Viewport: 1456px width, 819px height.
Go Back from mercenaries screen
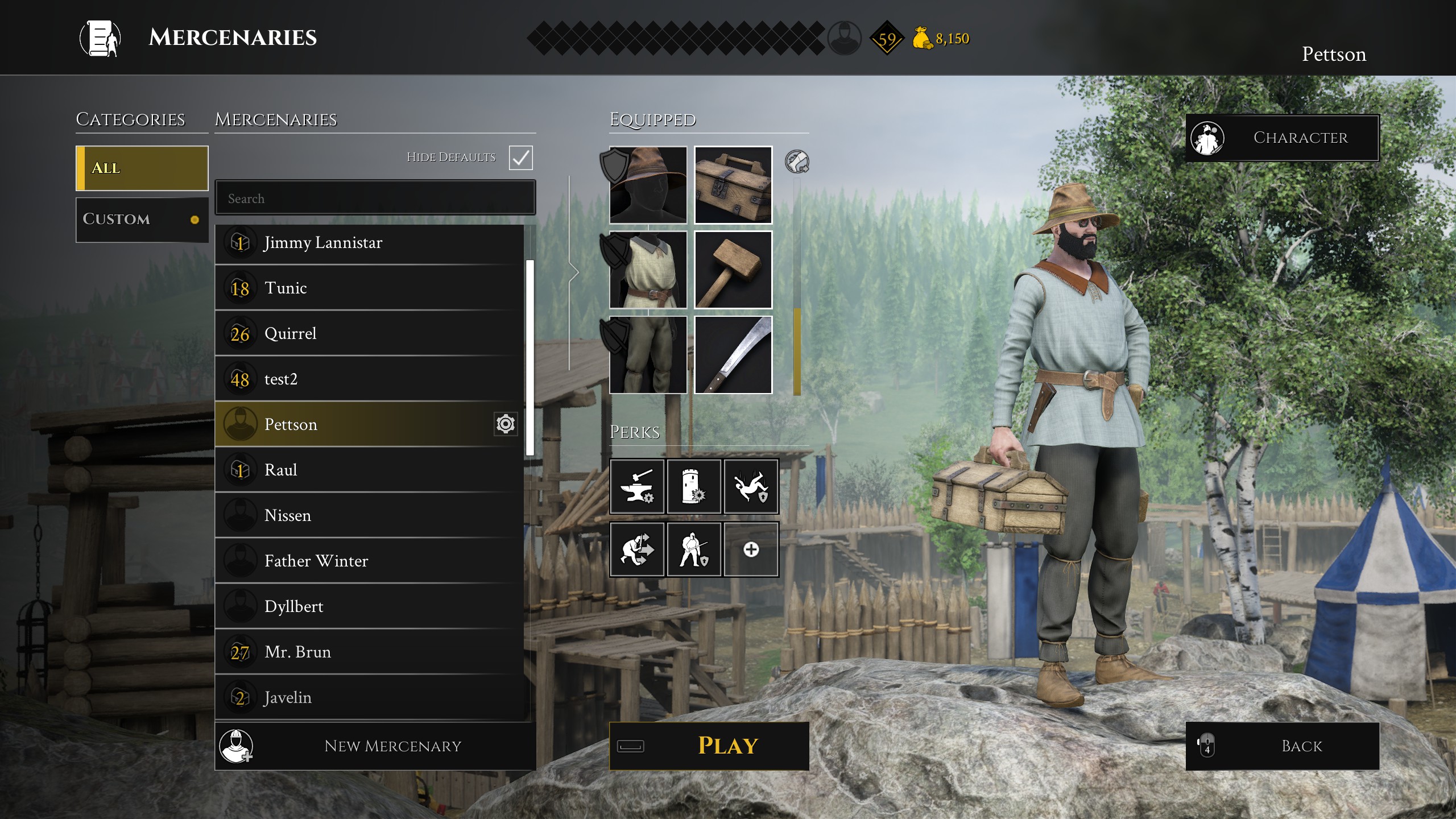[1282, 746]
